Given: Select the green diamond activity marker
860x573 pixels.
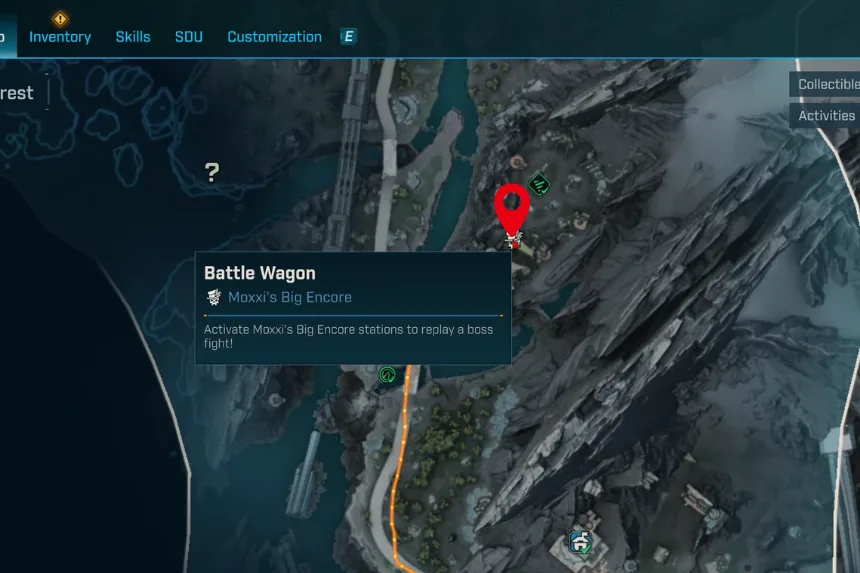Looking at the screenshot, I should pyautogui.click(x=540, y=183).
